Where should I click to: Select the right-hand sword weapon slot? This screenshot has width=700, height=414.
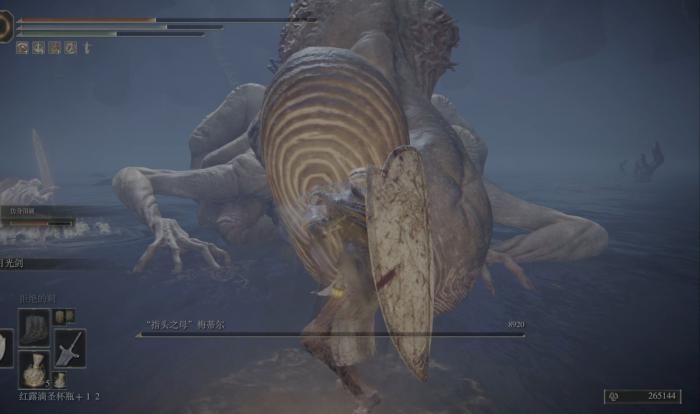coord(69,347)
